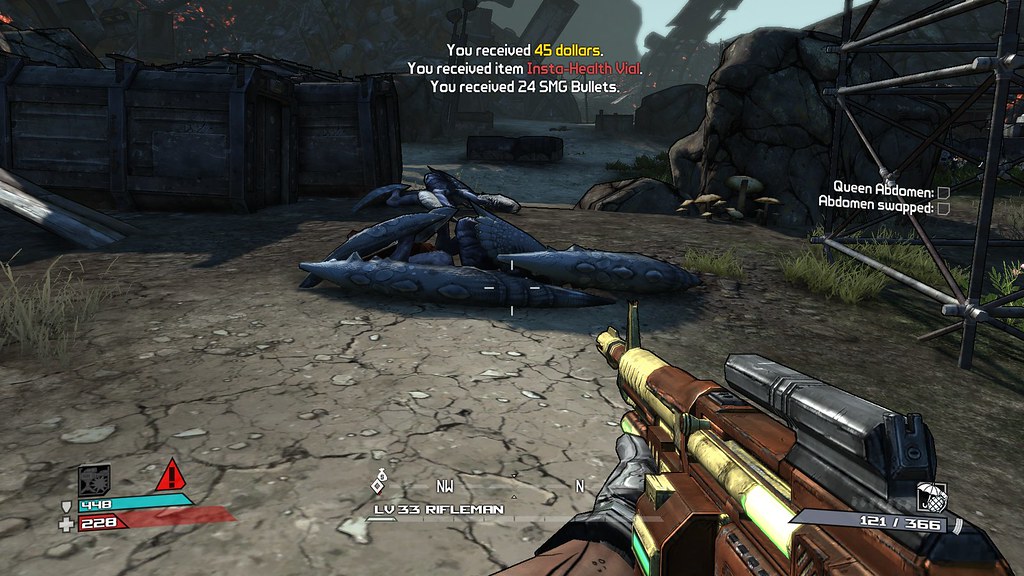Select the Queen Abdomen objective checkbox
The image size is (1024, 576).
click(943, 191)
